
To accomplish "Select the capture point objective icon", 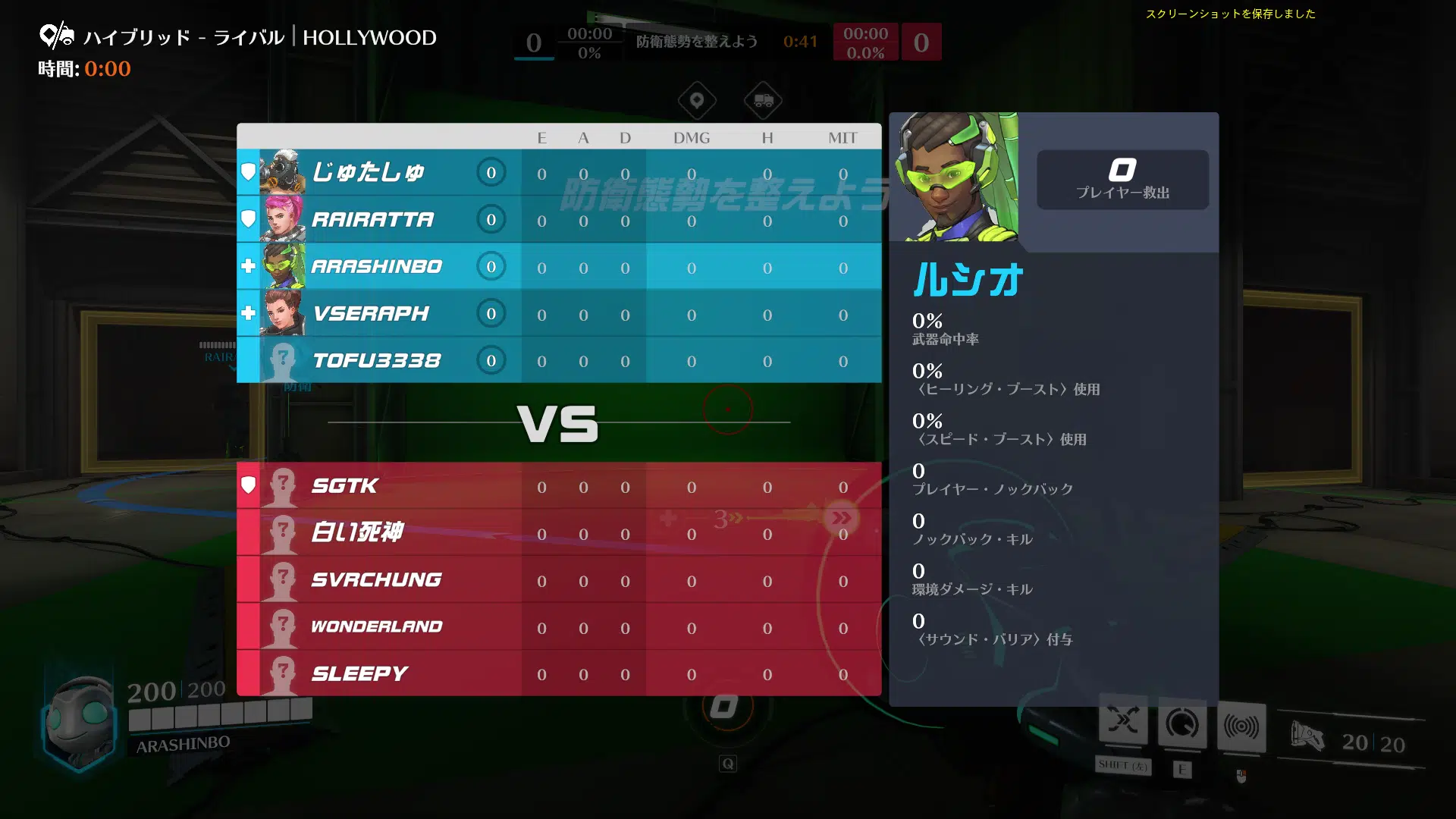I will tap(696, 101).
